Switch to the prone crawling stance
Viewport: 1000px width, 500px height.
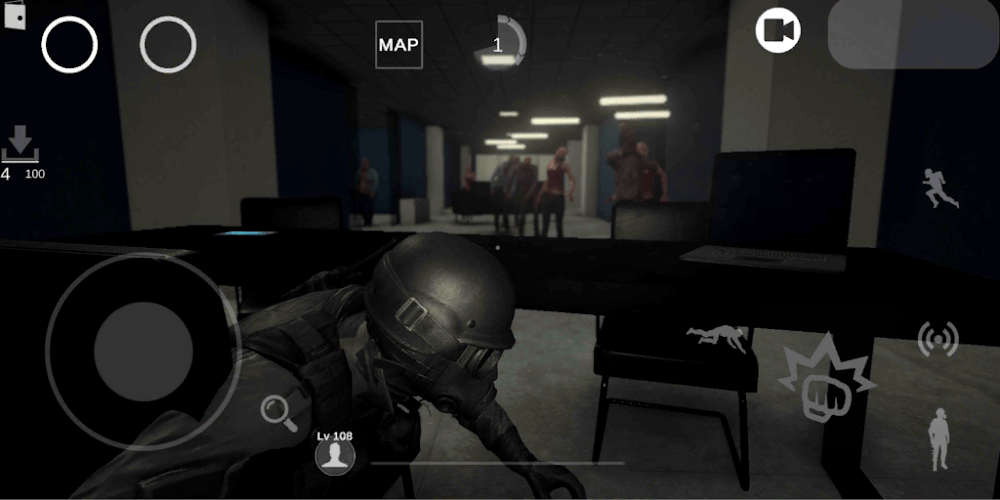(717, 339)
